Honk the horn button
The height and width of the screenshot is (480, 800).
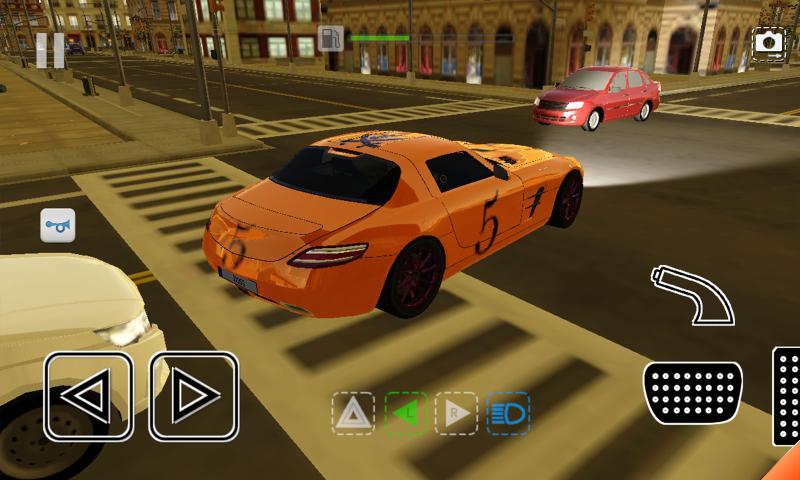click(x=57, y=225)
